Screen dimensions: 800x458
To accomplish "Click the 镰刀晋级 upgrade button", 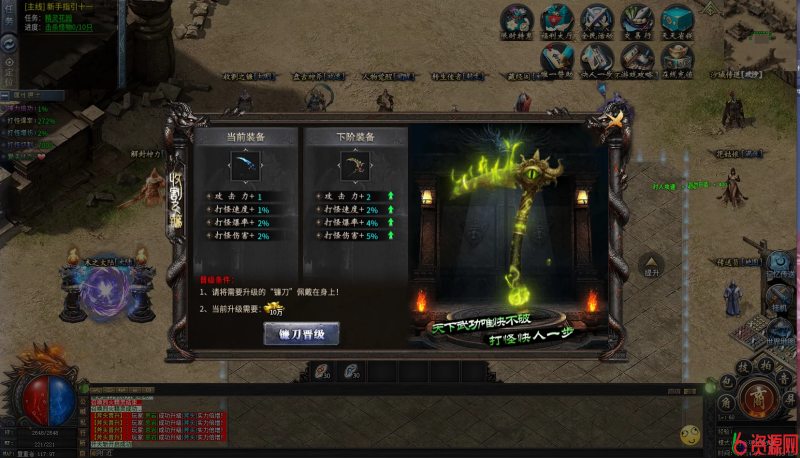I will click(x=301, y=334).
